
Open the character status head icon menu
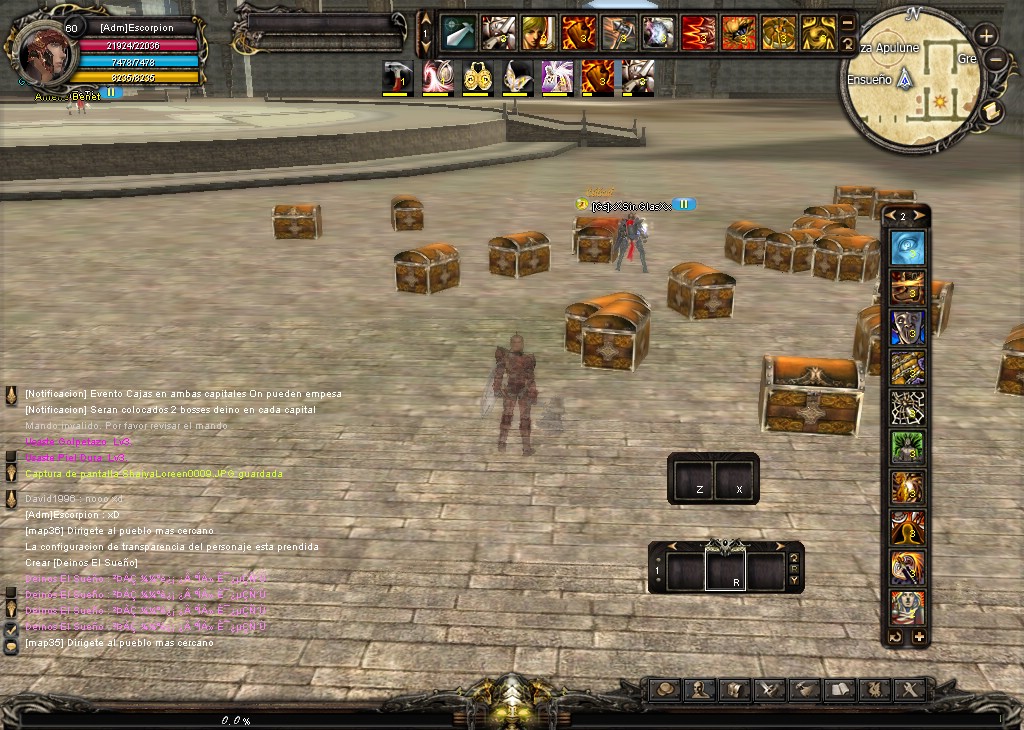pos(699,689)
